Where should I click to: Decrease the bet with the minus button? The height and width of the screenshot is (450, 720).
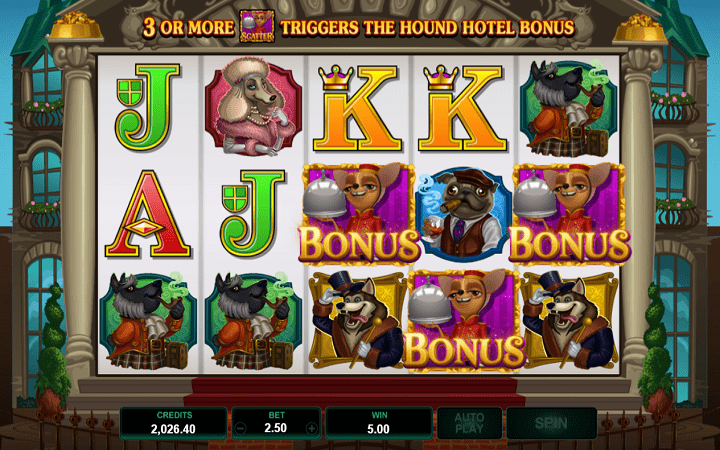240,428
